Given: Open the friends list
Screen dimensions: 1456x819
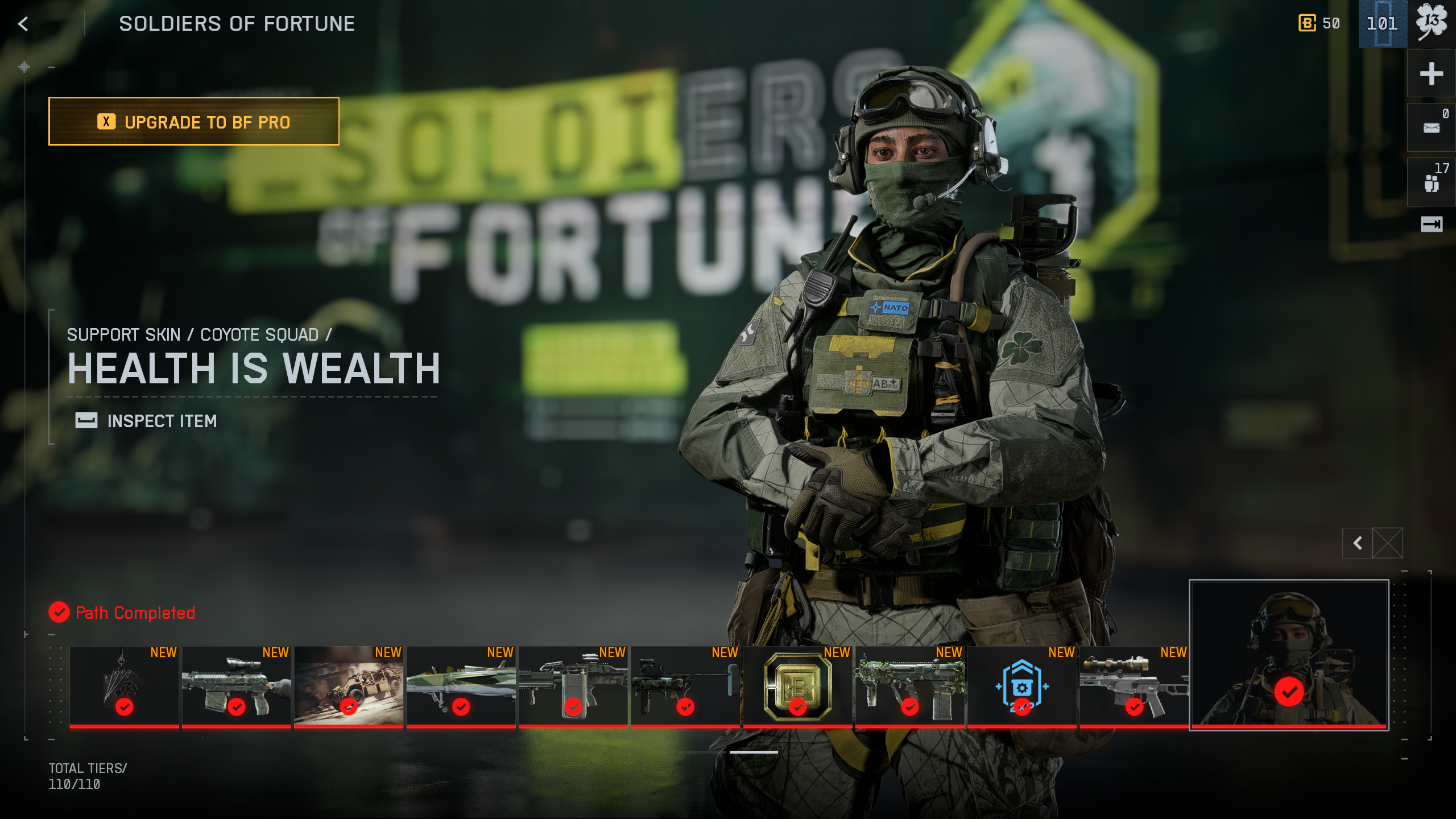Looking at the screenshot, I should click(x=1432, y=182).
